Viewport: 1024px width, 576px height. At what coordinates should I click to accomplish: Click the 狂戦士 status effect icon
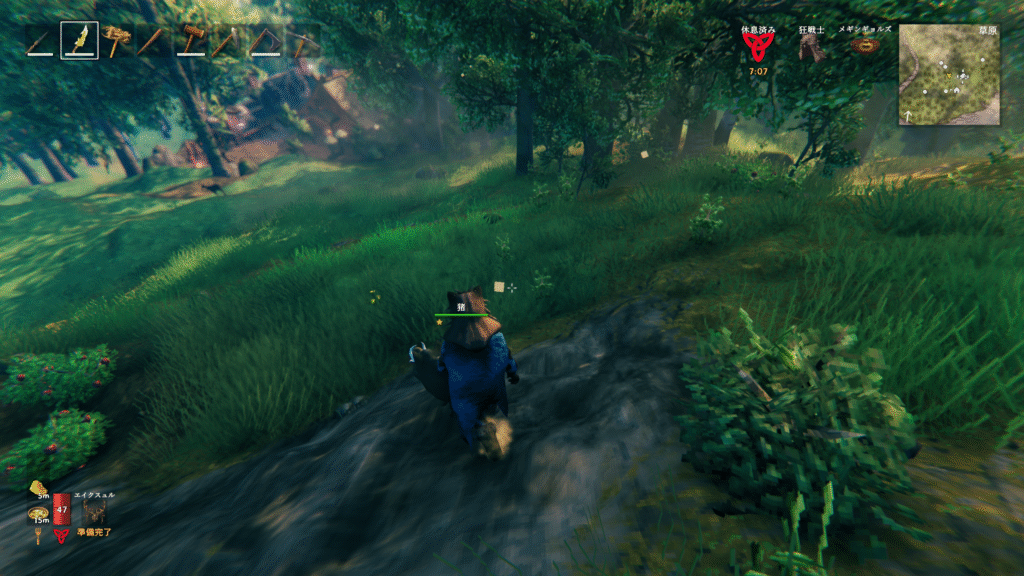(811, 48)
